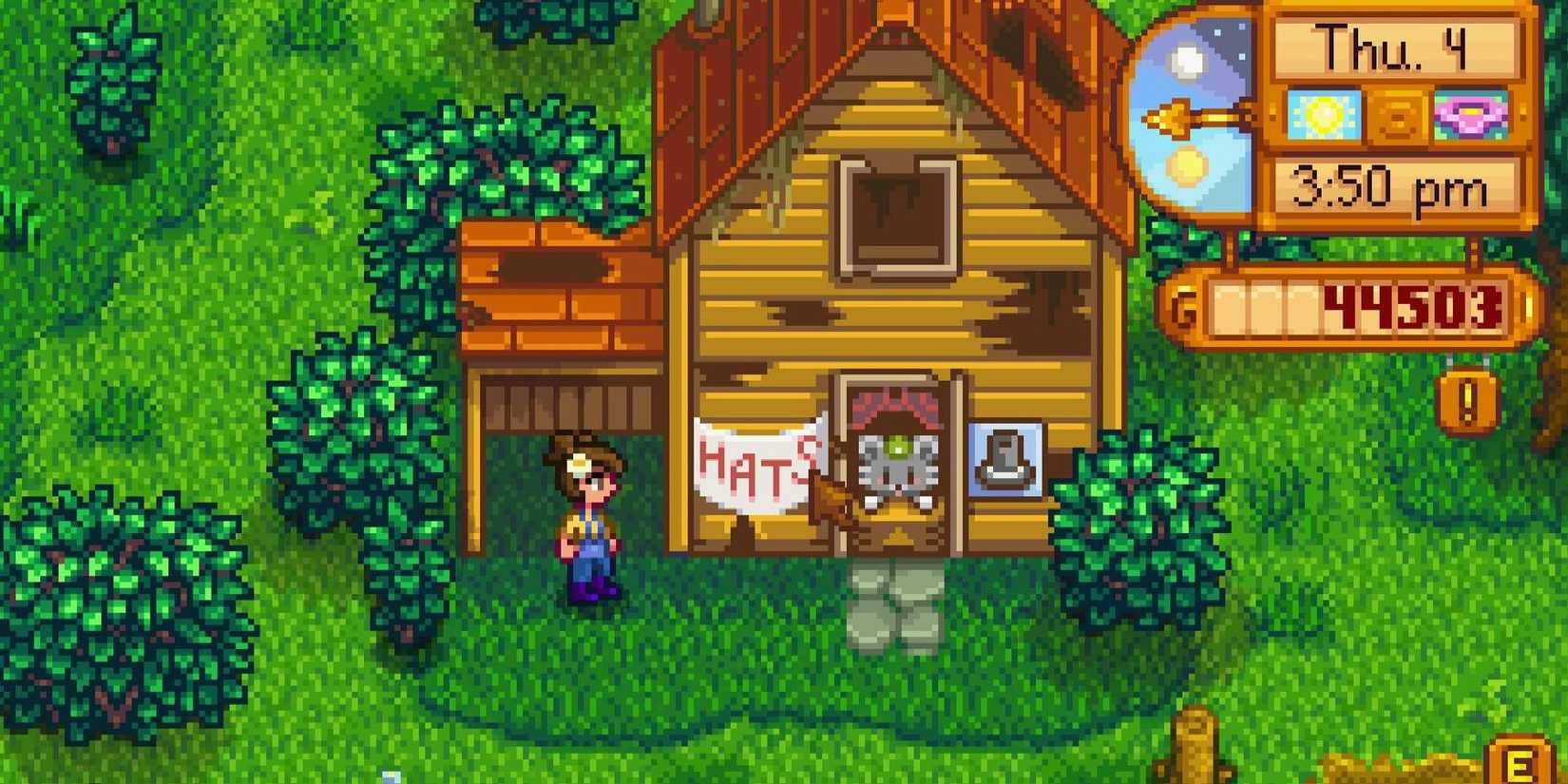Click the wooden log post bottom right
Viewport: 1568px width, 784px height.
tap(1195, 741)
